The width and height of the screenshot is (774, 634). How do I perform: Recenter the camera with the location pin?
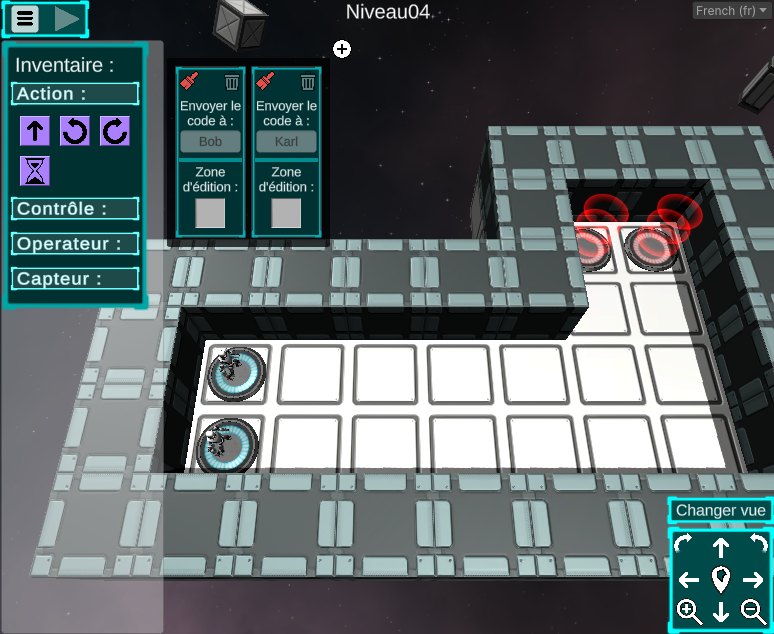(x=721, y=579)
